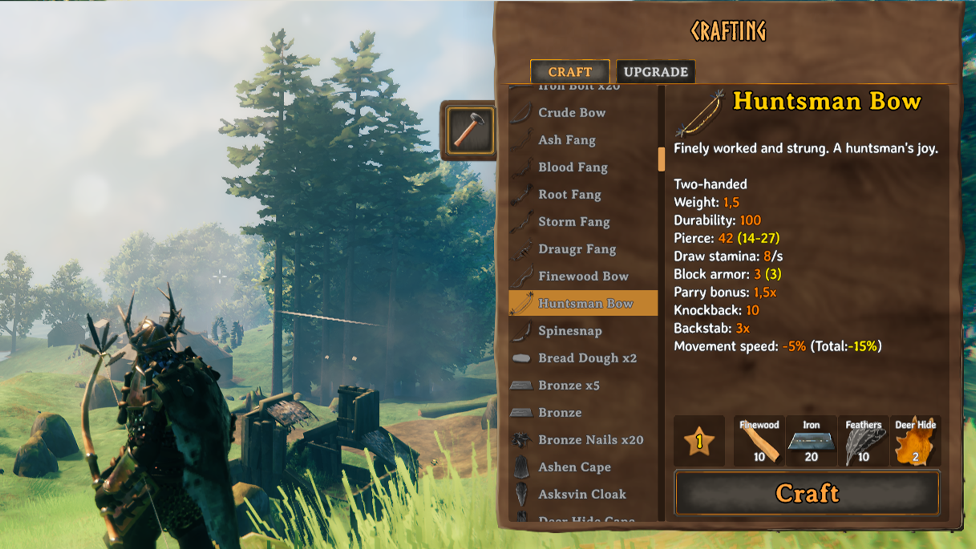
Task: Click the hammer crafting station icon
Action: click(467, 130)
